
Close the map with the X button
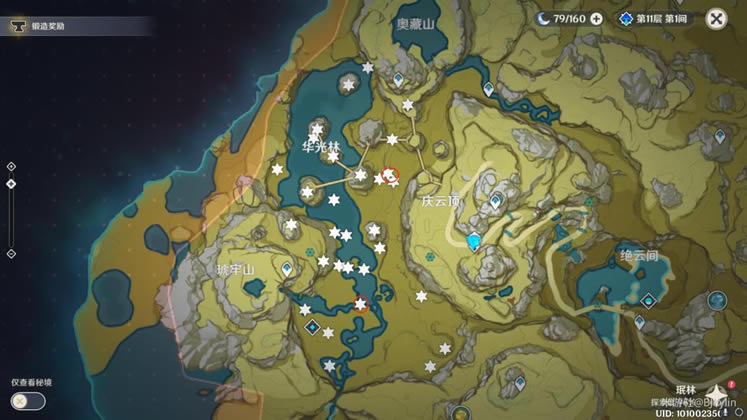click(716, 18)
